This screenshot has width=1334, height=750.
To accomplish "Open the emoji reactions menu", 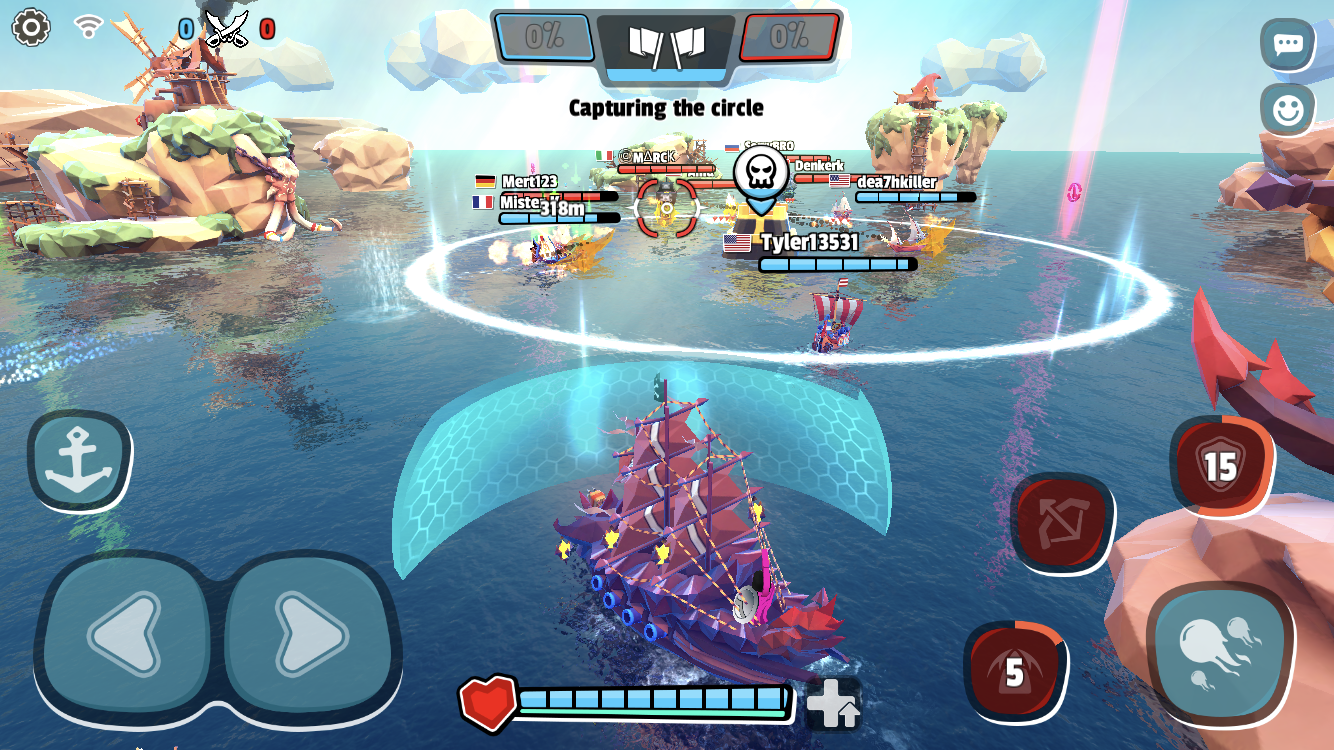I will (x=1290, y=112).
